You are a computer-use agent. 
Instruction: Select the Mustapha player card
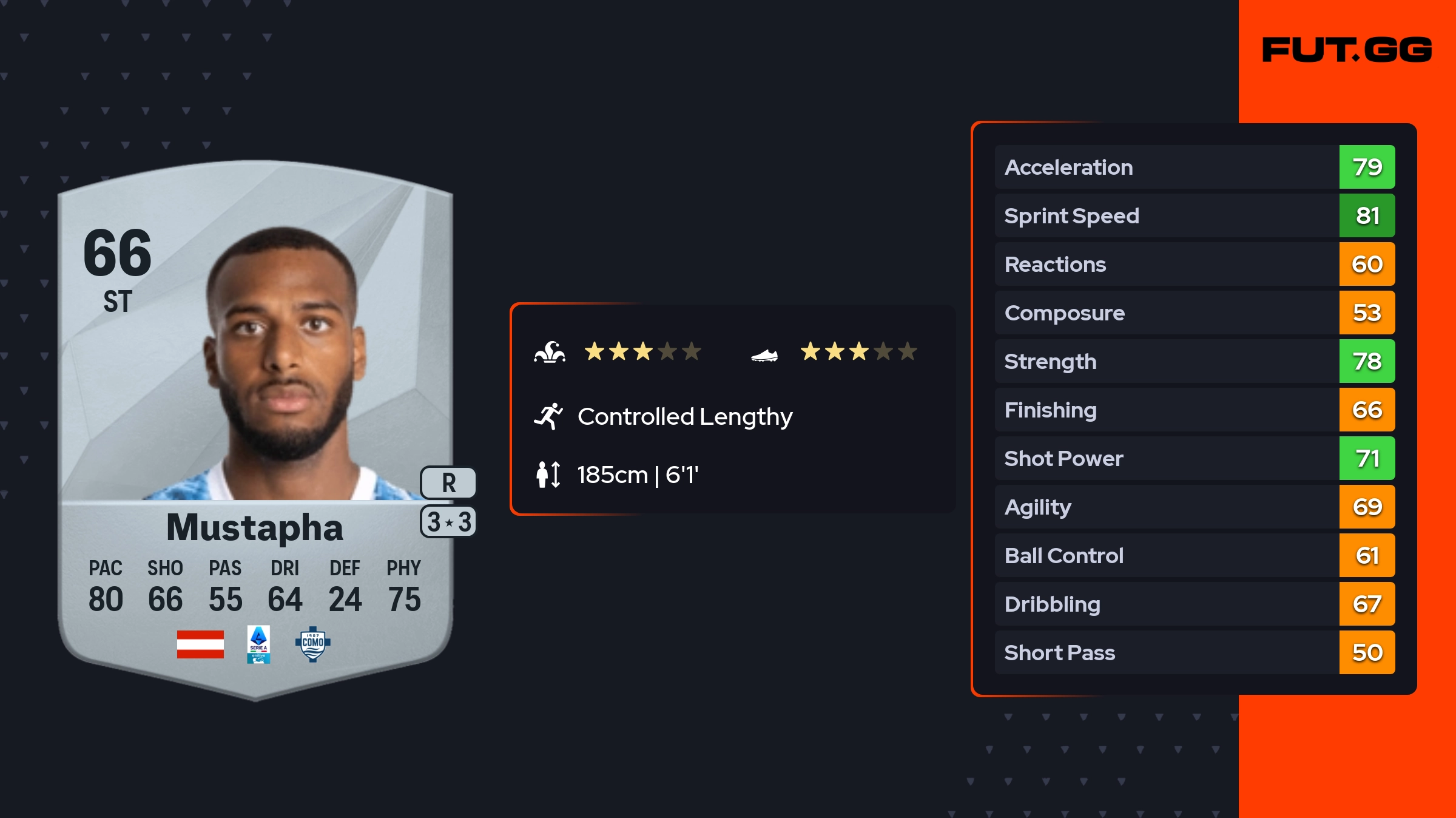click(x=255, y=425)
